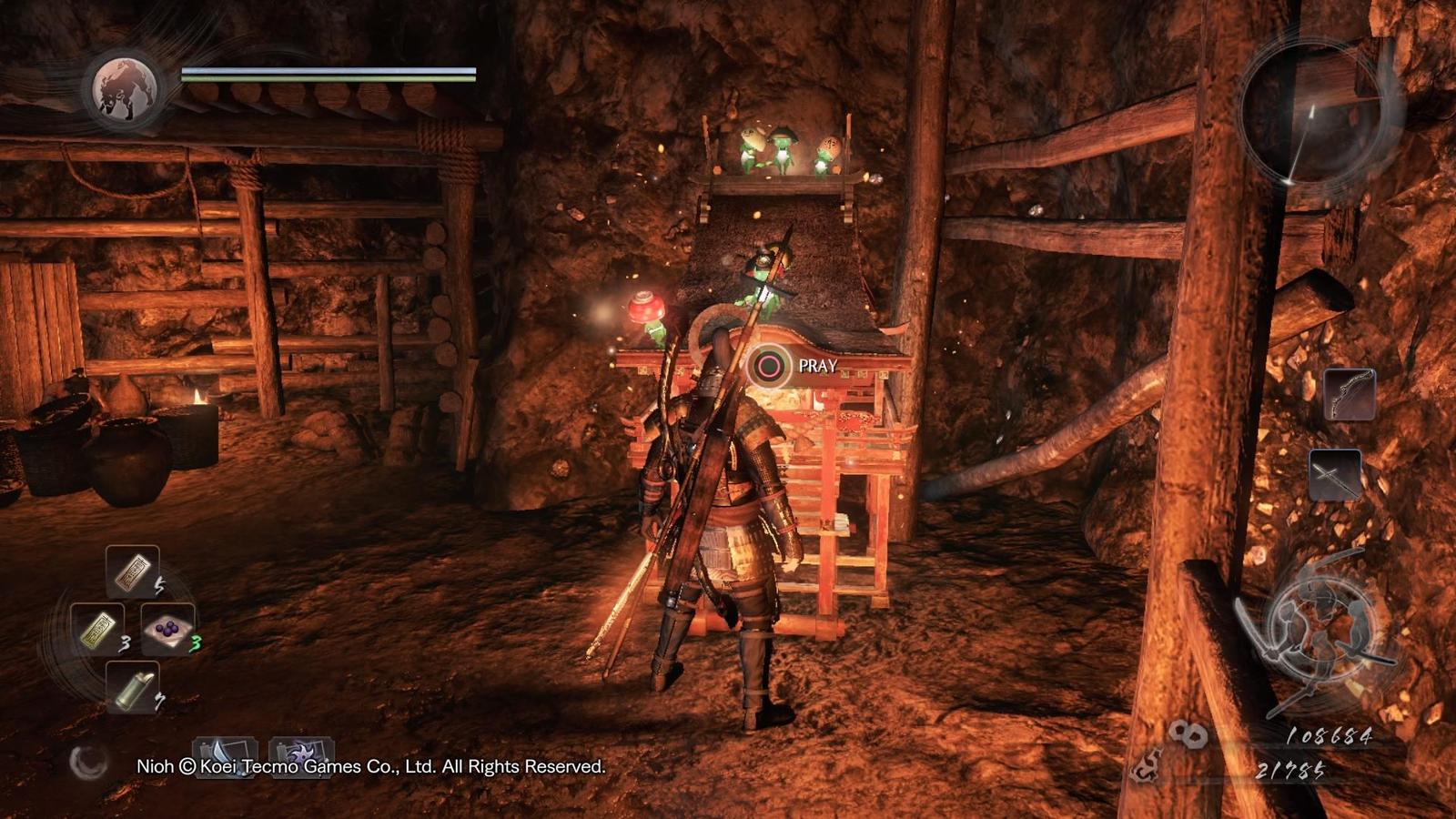1456x819 pixels.
Task: Use the yellow talisman shortcut item
Action: (97, 629)
